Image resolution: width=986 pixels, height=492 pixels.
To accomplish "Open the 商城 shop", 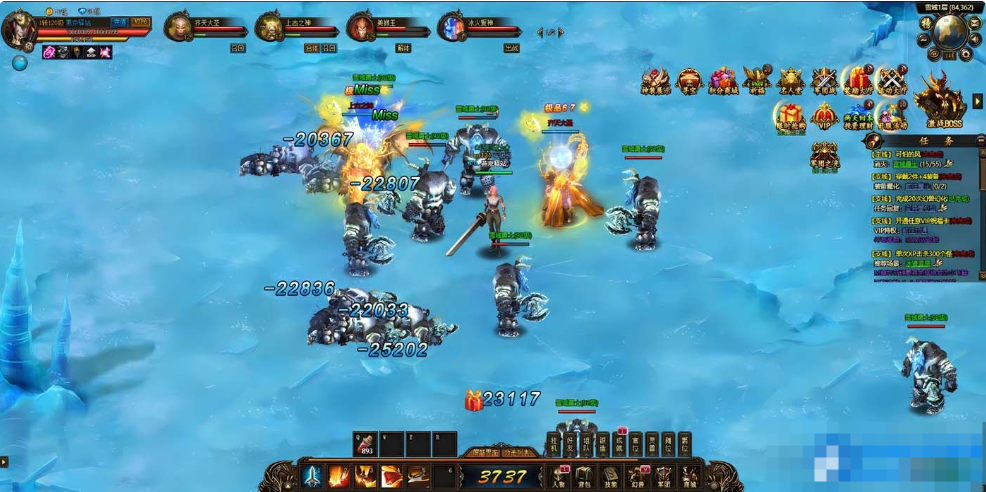I will tap(690, 475).
